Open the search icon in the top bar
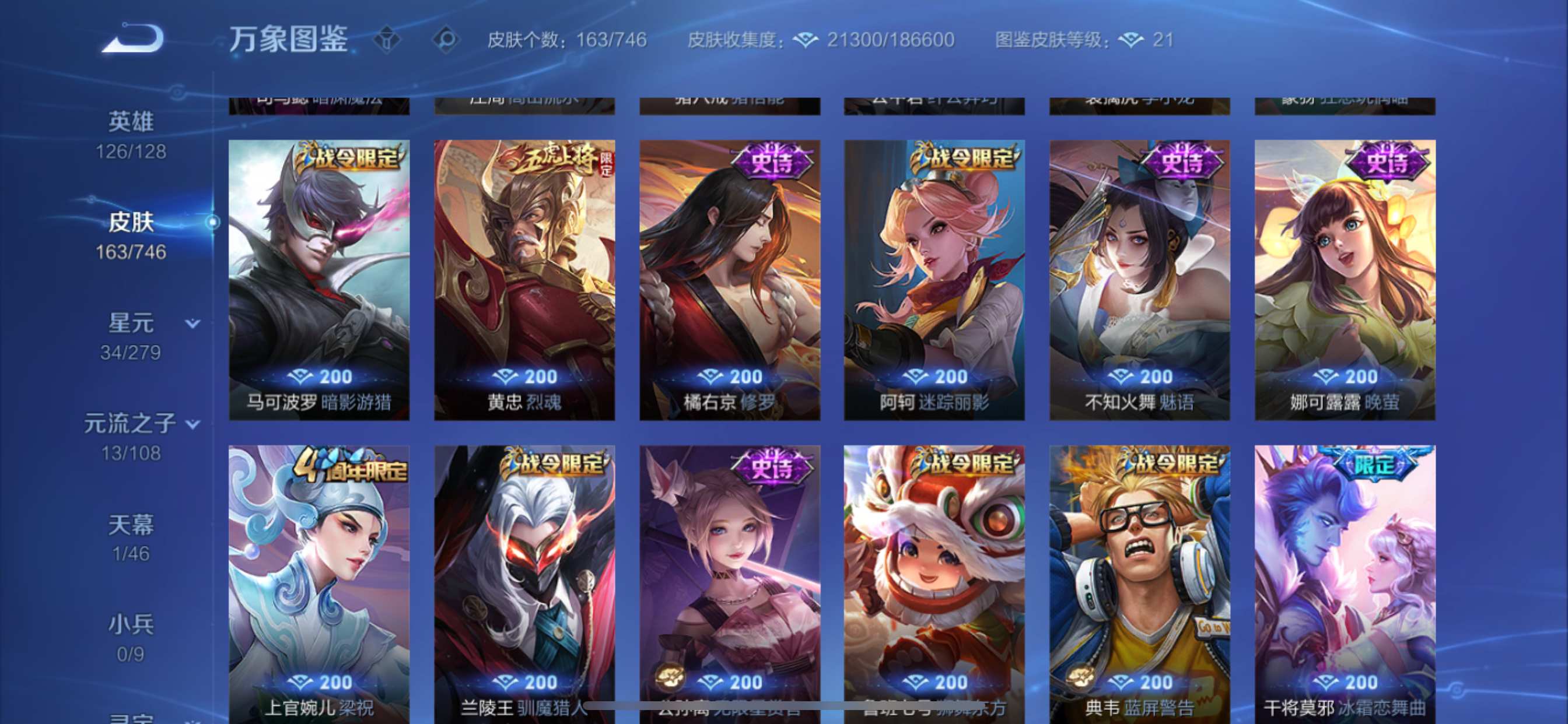 446,40
